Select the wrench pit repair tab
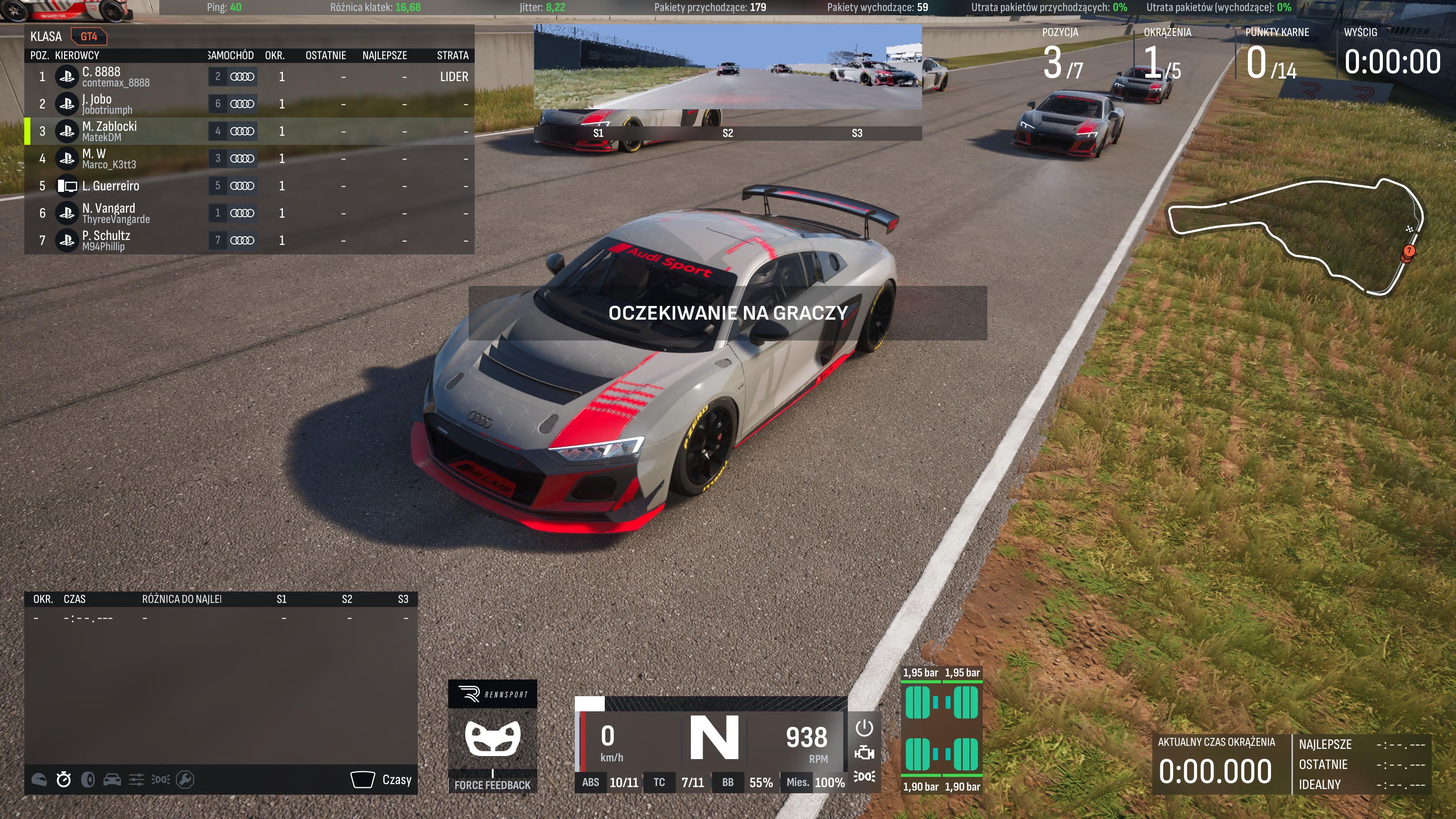This screenshot has height=819, width=1456. pos(185,780)
